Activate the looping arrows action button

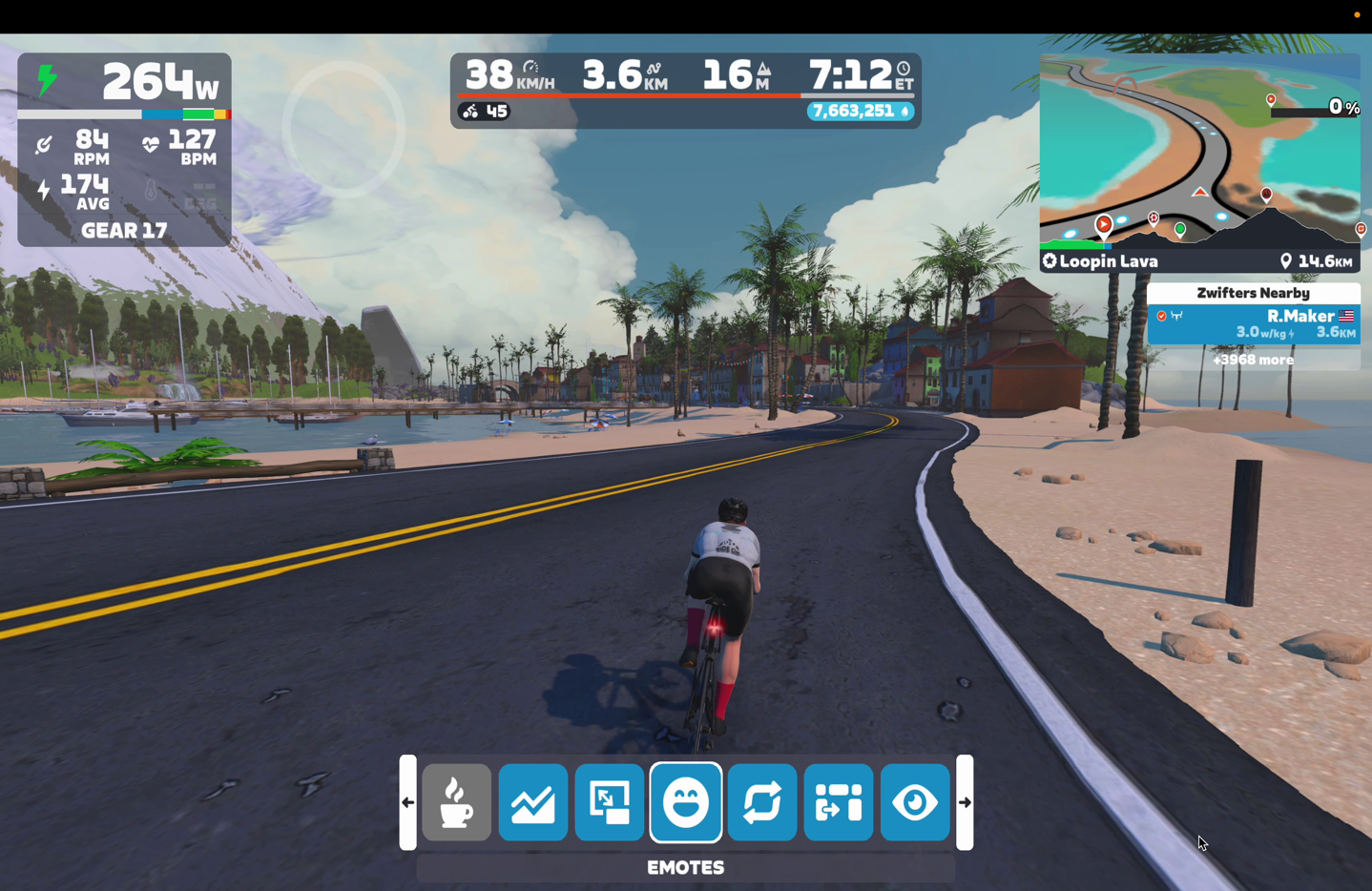coord(761,802)
